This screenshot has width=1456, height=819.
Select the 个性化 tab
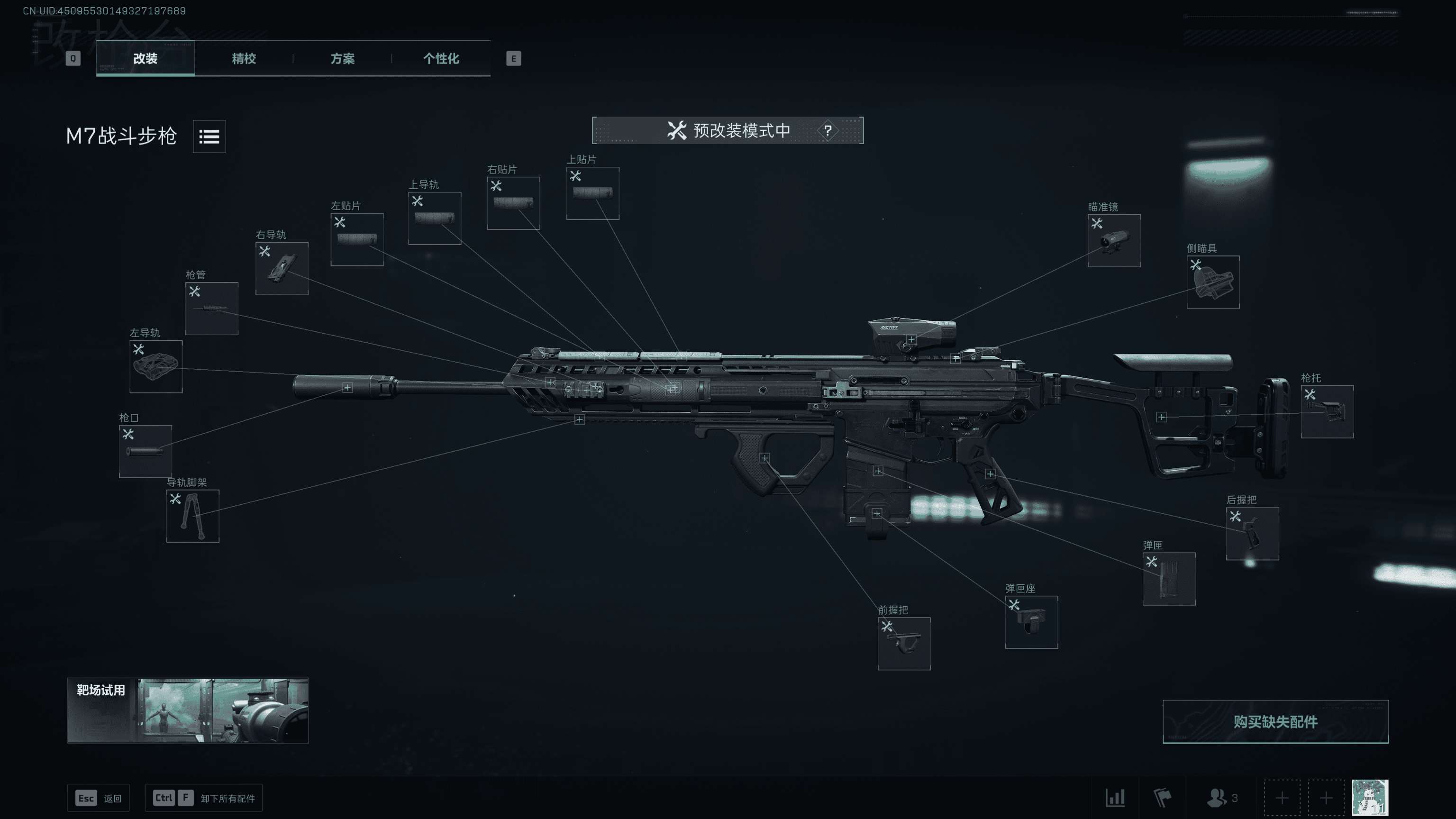pos(441,58)
